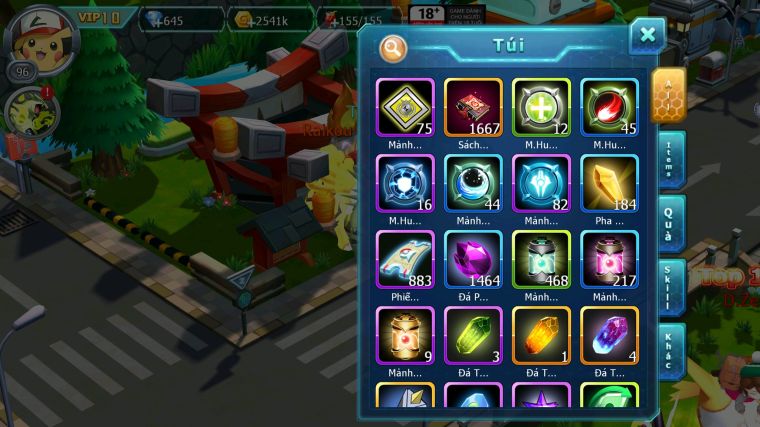This screenshot has width=760, height=427.
Task: Select the red book item with 1667
Action: [x=473, y=107]
